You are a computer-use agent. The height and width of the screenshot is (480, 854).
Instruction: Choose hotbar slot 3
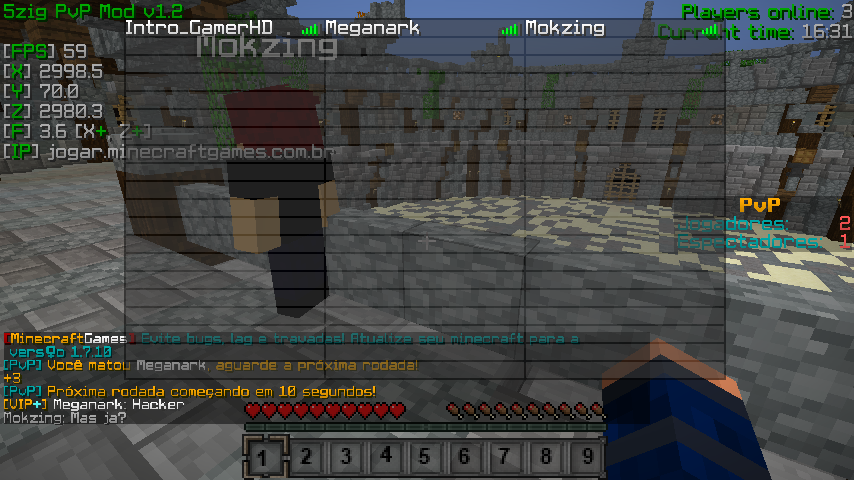coord(345,457)
